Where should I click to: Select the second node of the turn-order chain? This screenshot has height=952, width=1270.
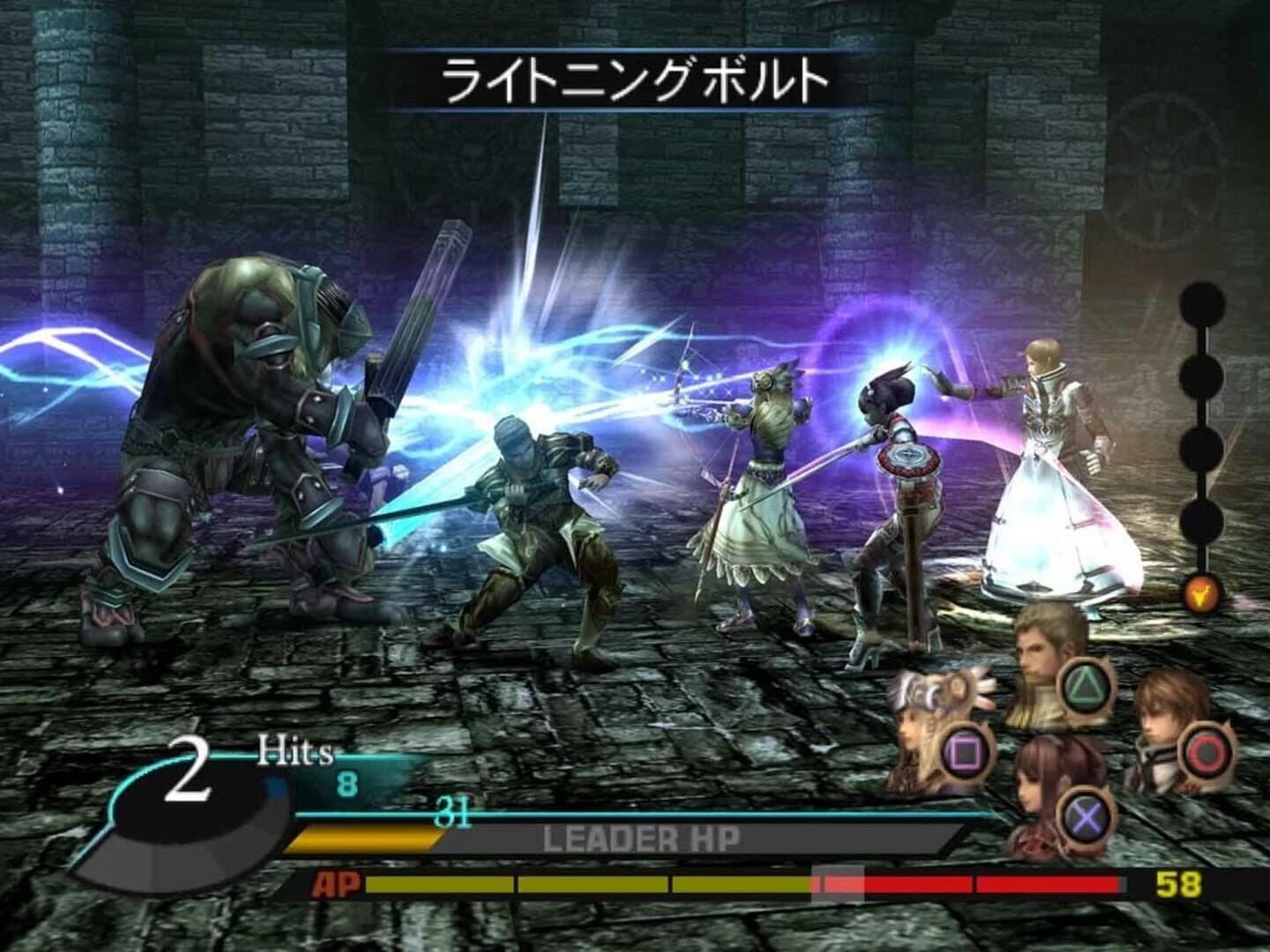coord(1203,375)
